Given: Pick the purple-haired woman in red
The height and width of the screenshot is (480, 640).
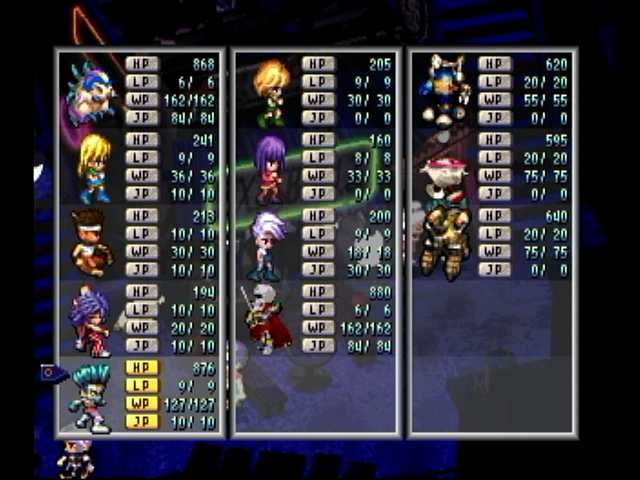Looking at the screenshot, I should click(90, 320).
